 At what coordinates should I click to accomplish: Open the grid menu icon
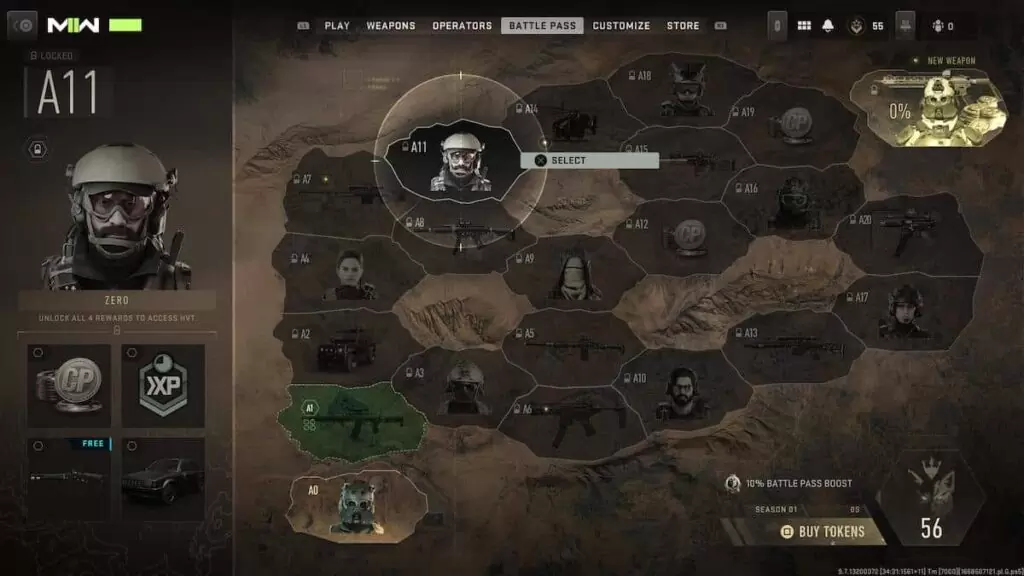click(804, 26)
